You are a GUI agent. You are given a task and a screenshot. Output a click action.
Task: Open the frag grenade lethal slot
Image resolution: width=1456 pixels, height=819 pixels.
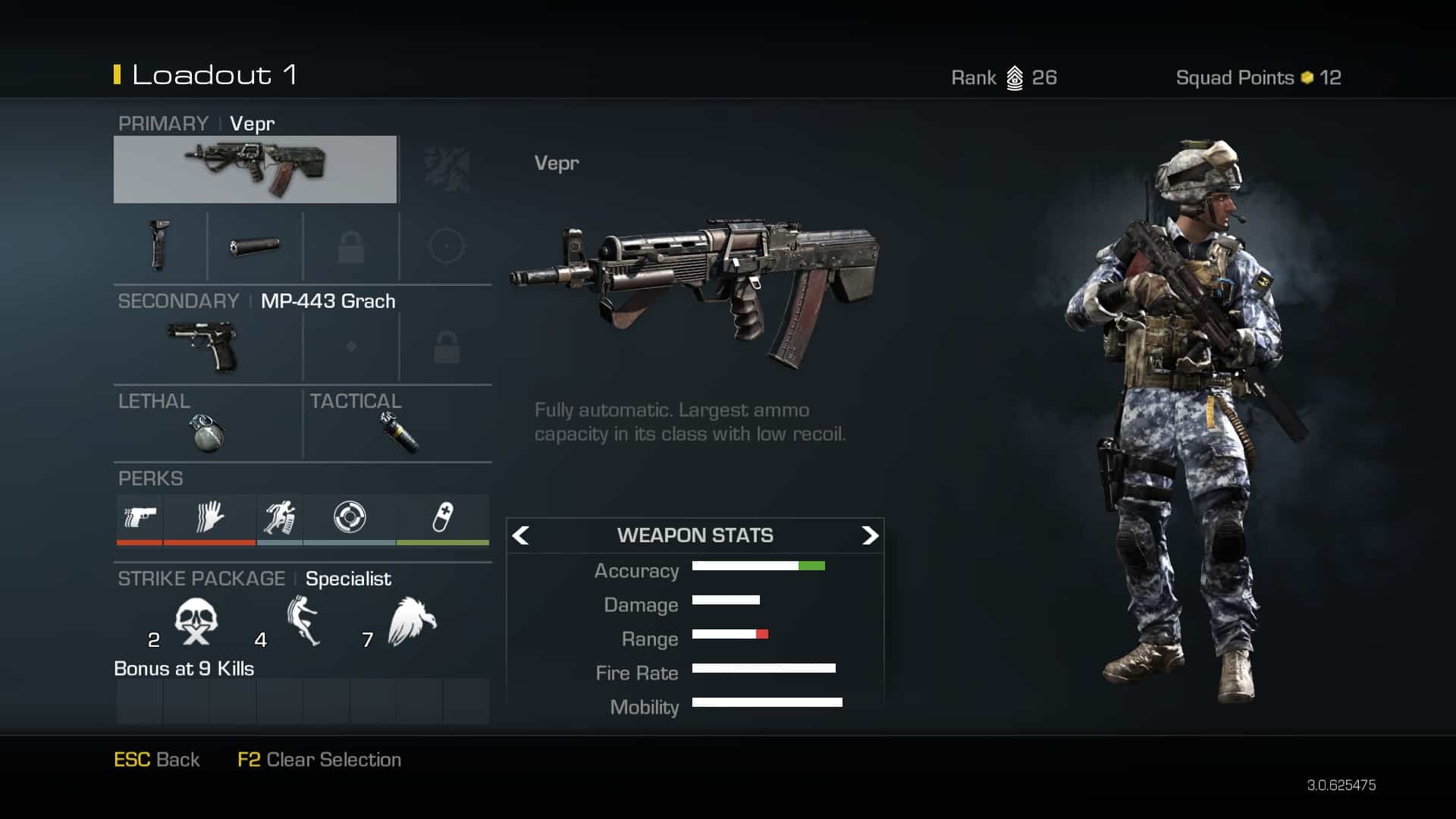pyautogui.click(x=206, y=432)
